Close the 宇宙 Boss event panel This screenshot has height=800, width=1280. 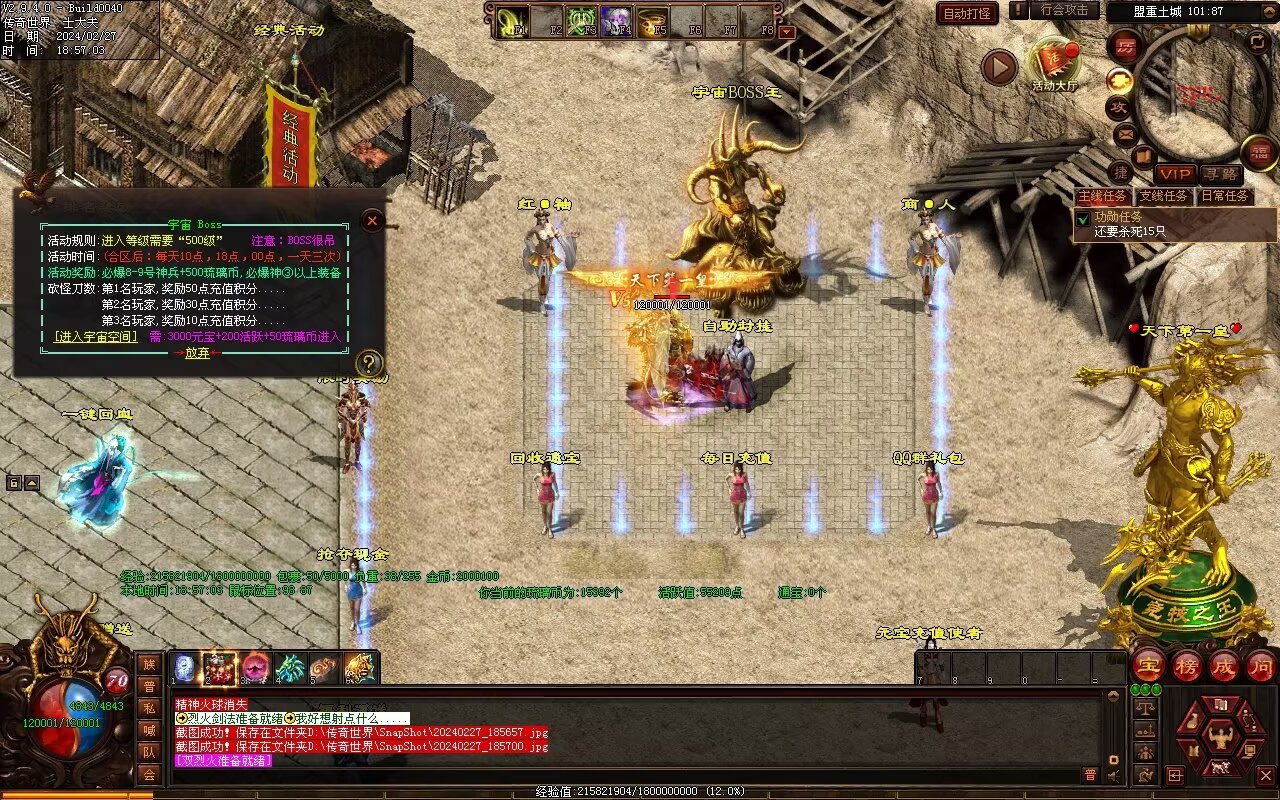[372, 220]
